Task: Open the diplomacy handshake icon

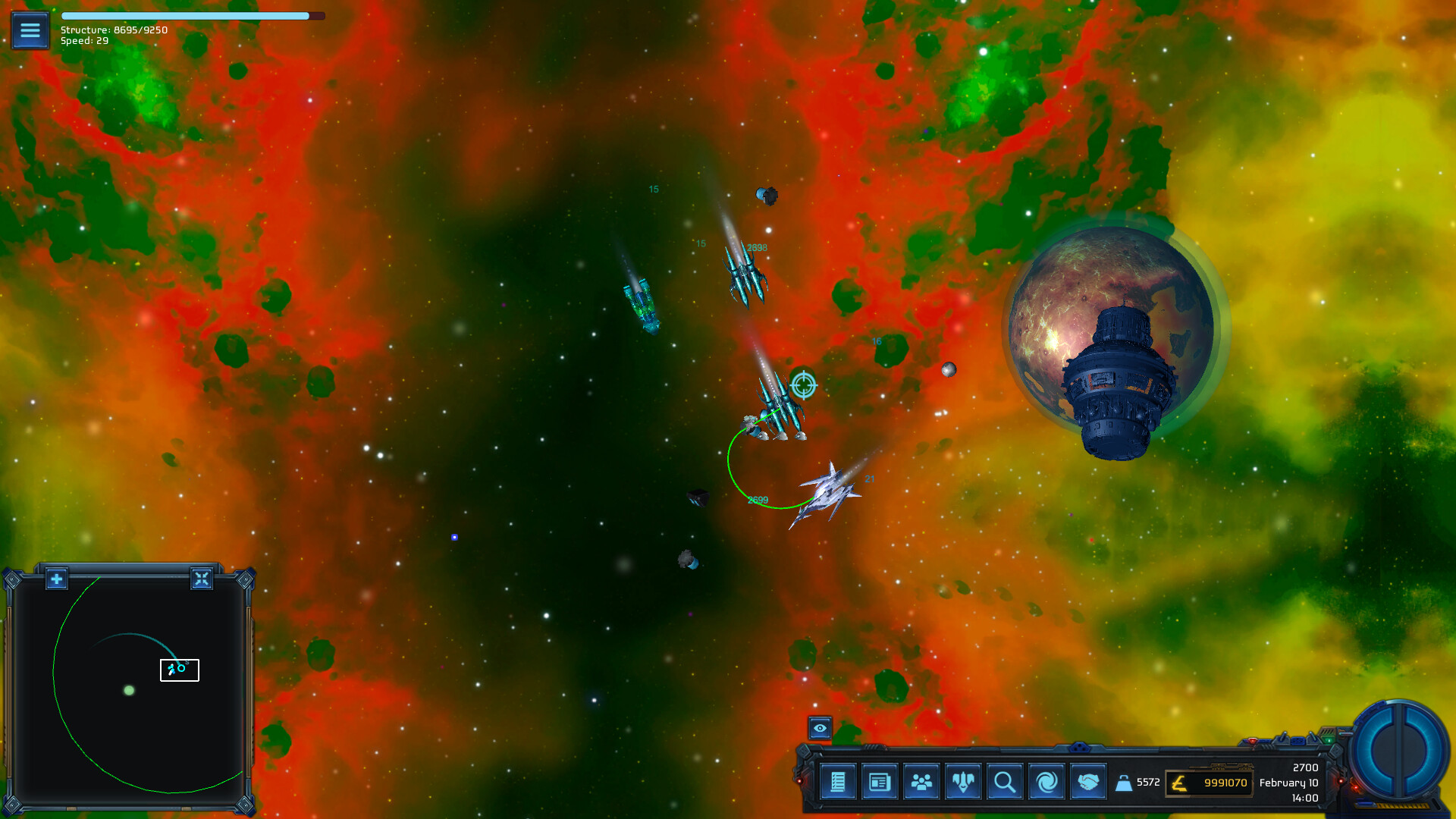Action: pos(1087,783)
